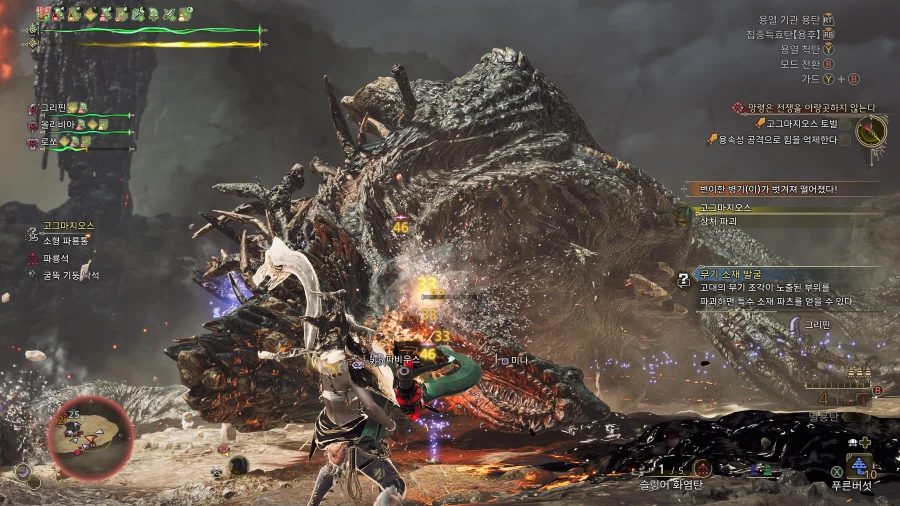The image size is (900, 506).
Task: Select the 그리핀 party member entry
Action: point(60,108)
